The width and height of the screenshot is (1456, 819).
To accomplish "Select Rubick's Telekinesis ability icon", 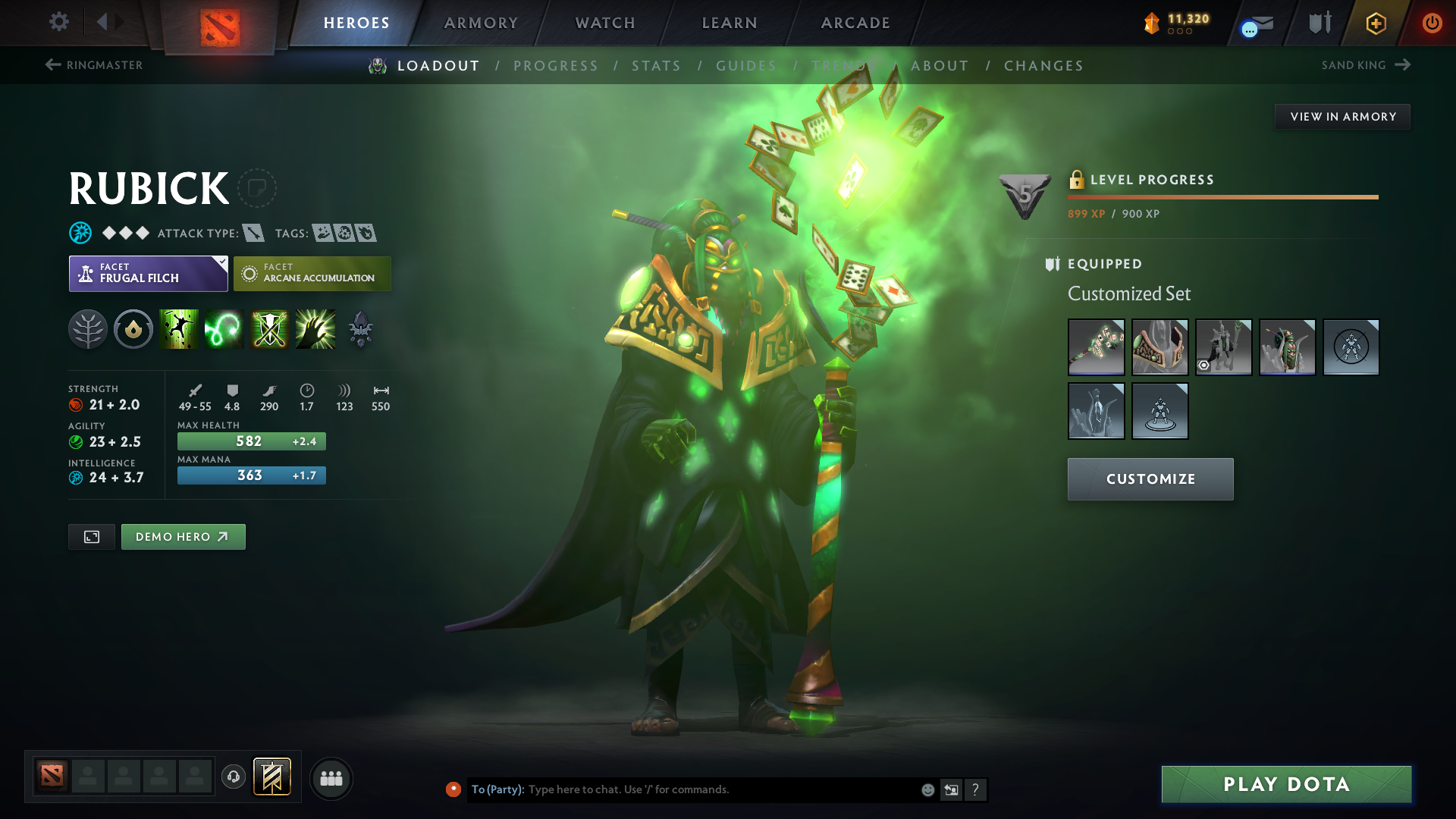I will (178, 328).
